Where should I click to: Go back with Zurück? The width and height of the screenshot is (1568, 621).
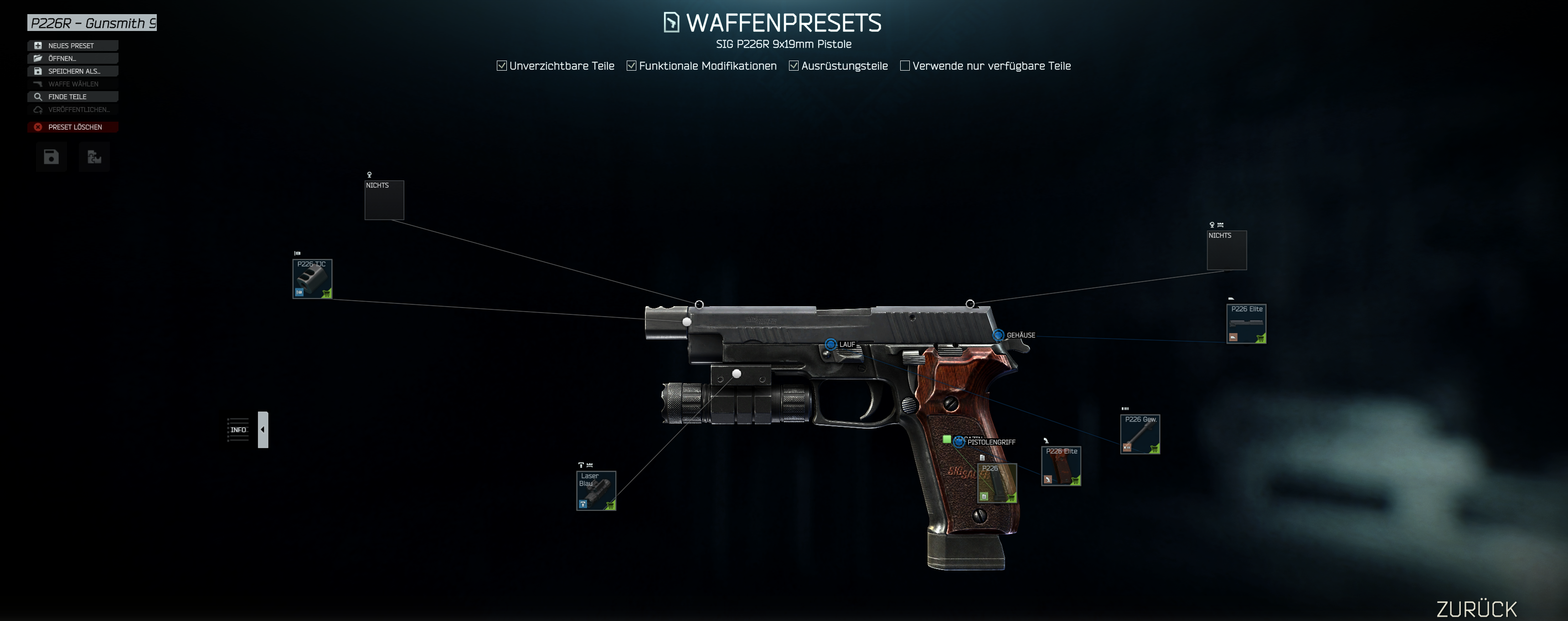pos(1476,609)
